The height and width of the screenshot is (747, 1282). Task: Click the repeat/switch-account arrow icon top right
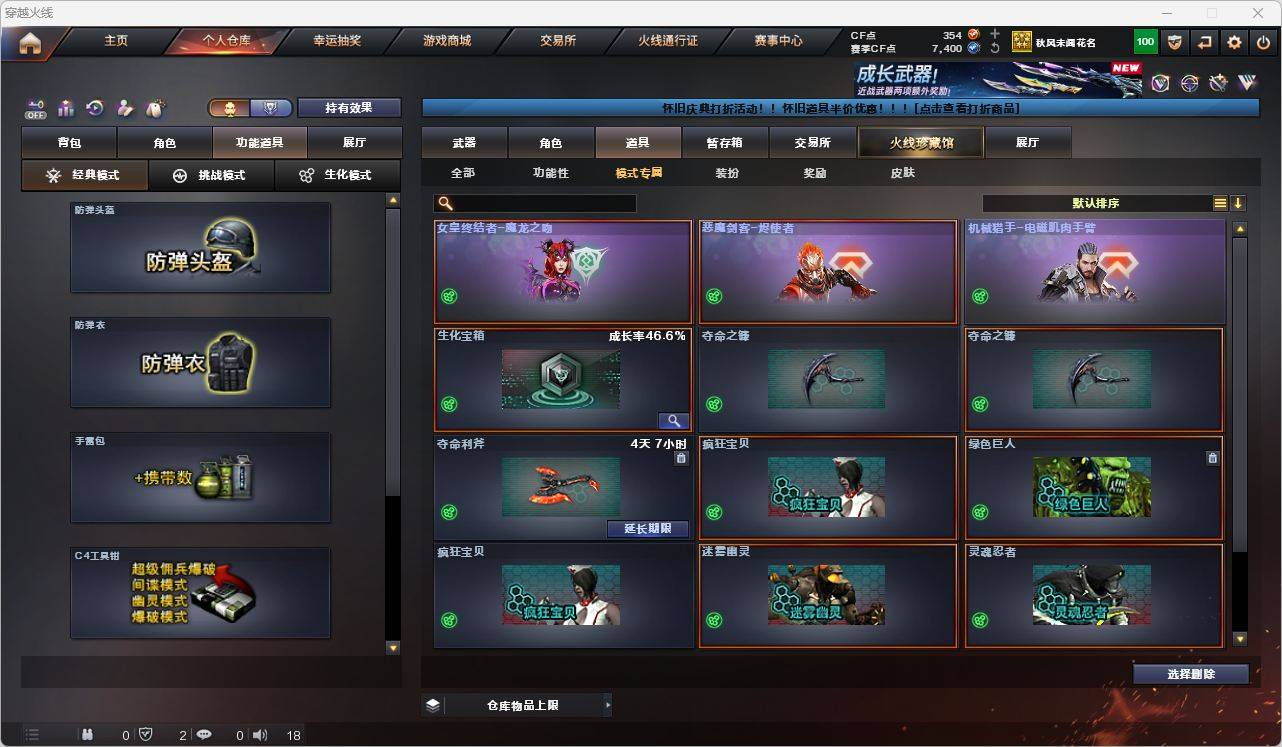(x=1204, y=42)
